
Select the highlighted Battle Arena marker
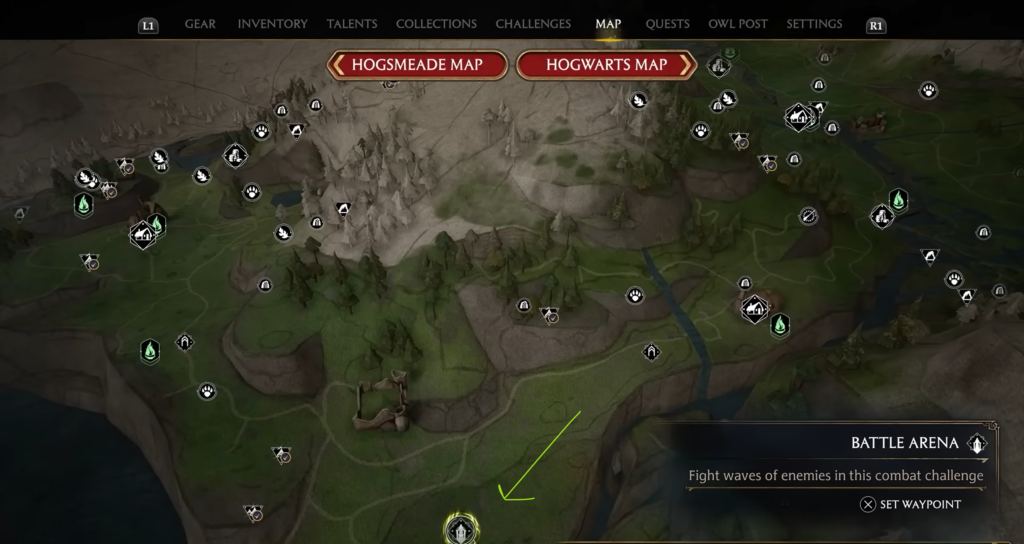(461, 527)
